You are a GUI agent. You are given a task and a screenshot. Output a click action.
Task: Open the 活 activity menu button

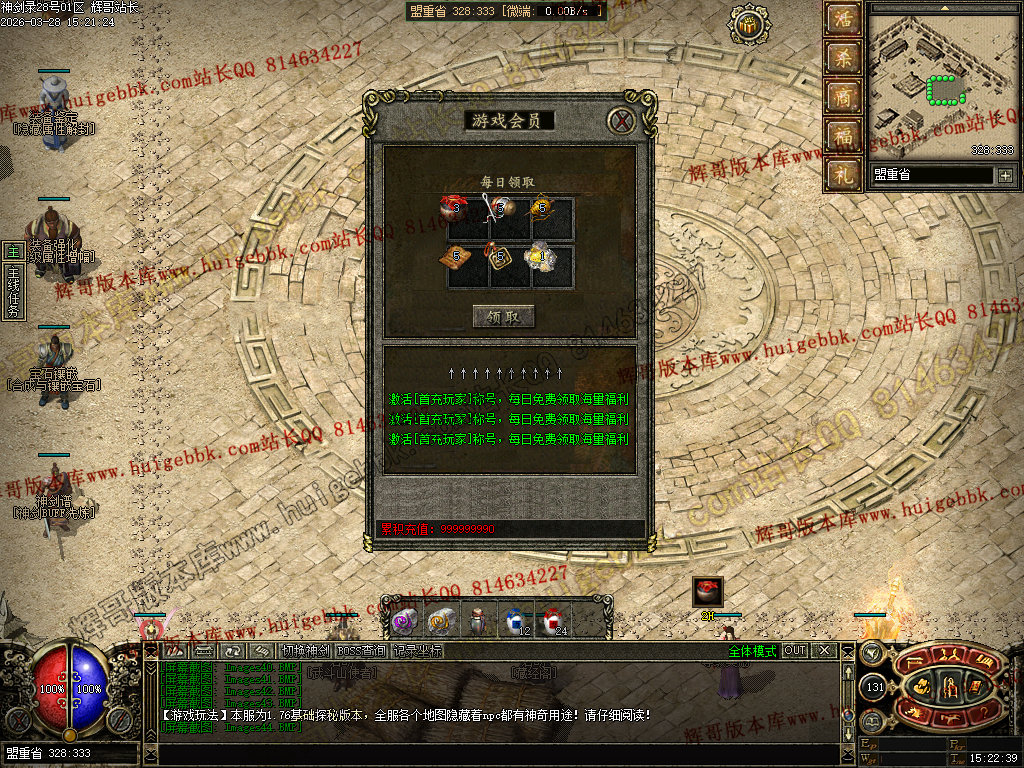click(842, 20)
